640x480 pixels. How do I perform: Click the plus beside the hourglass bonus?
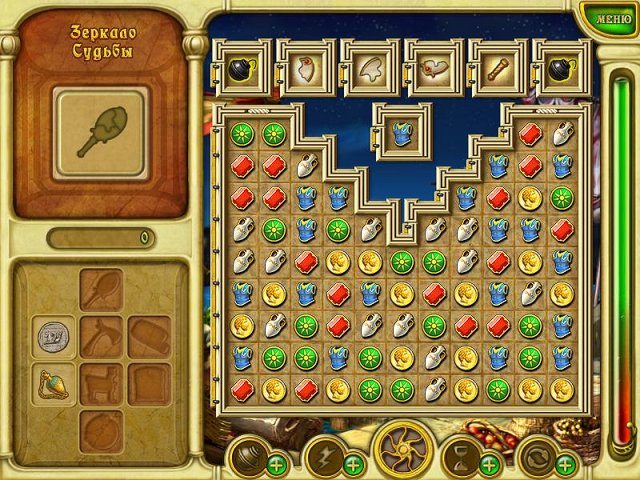[x=489, y=464]
